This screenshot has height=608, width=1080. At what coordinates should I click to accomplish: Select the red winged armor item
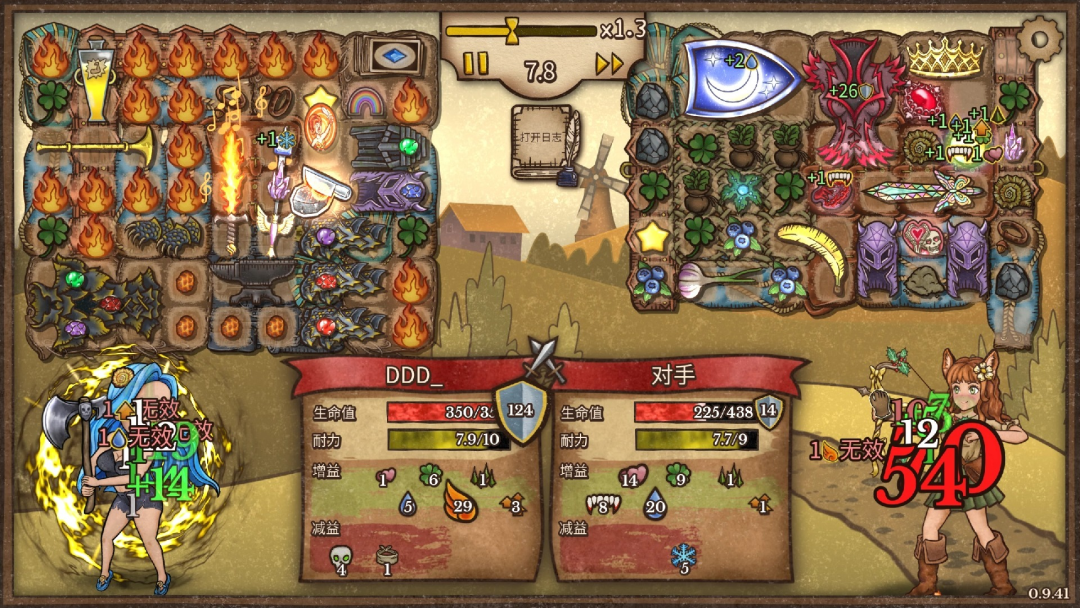coord(857,100)
